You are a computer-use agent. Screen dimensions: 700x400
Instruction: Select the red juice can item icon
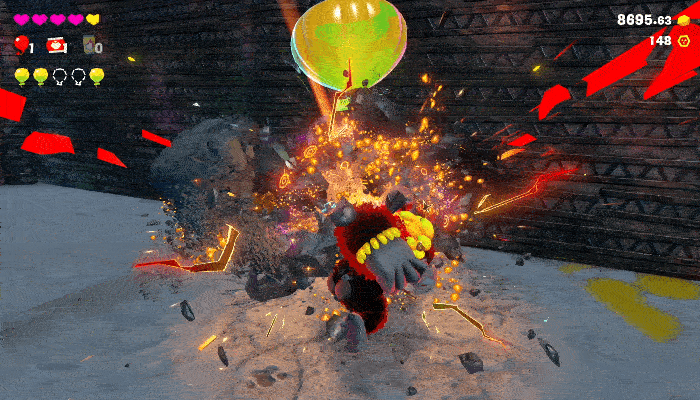click(x=56, y=45)
